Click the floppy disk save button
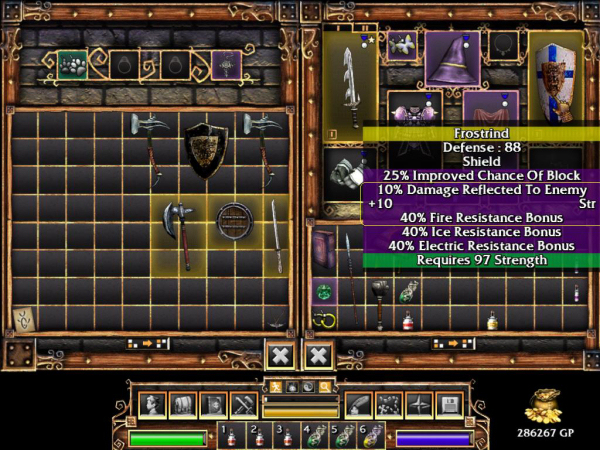Screen dimensions: 600x450 click(449, 404)
